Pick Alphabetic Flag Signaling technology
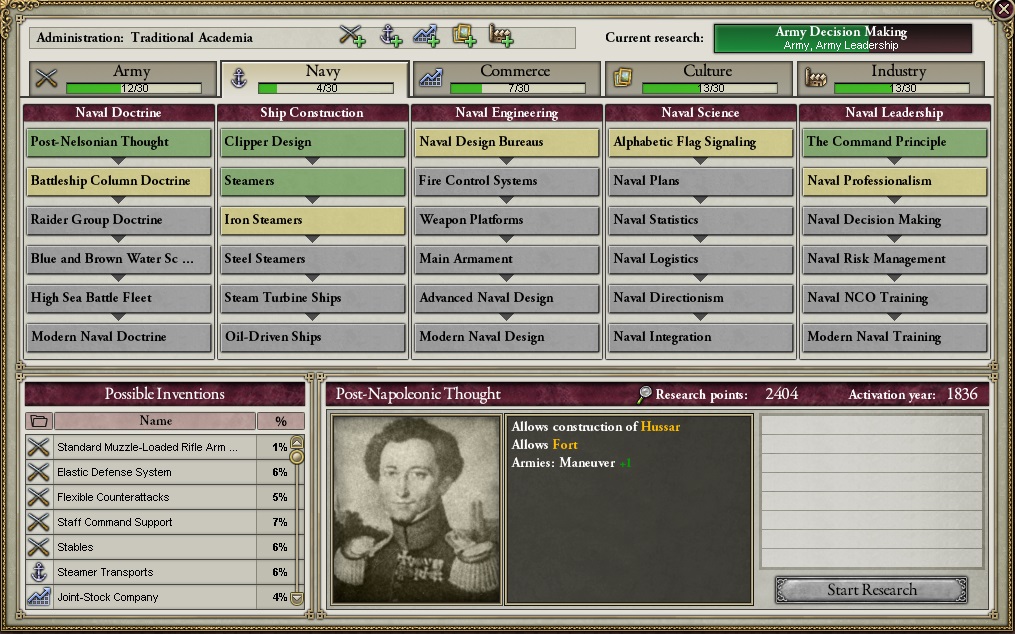1015x634 pixels. 701,142
